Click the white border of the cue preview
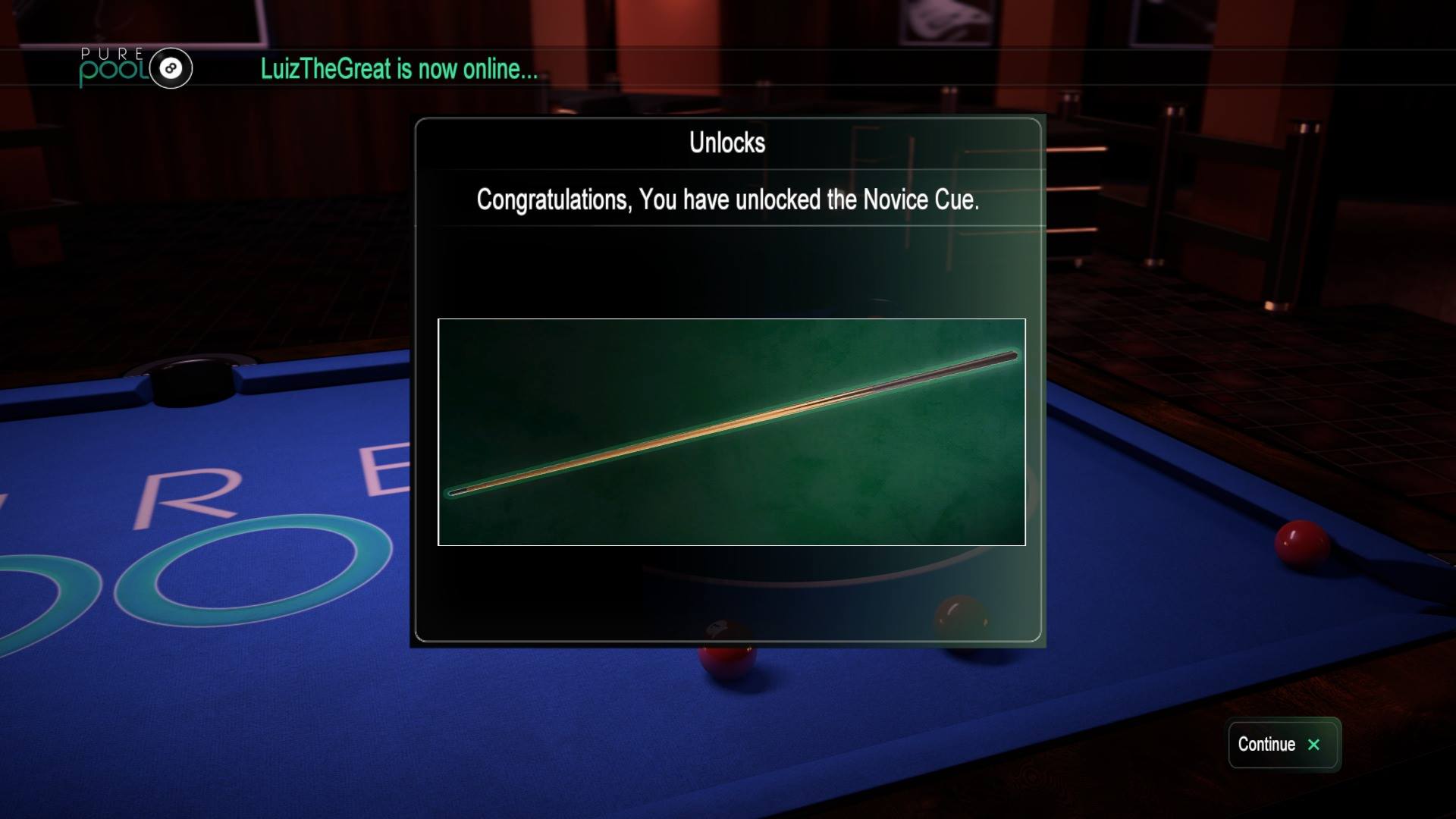 coord(732,320)
